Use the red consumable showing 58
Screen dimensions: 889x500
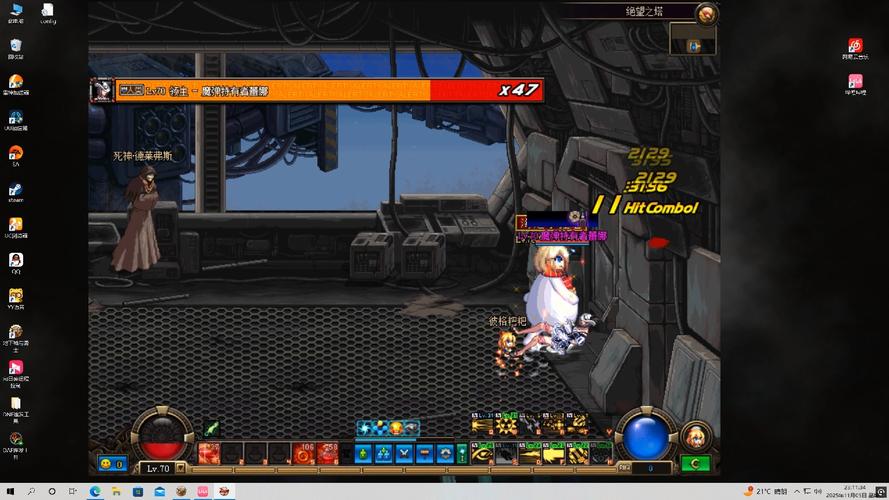pos(327,455)
